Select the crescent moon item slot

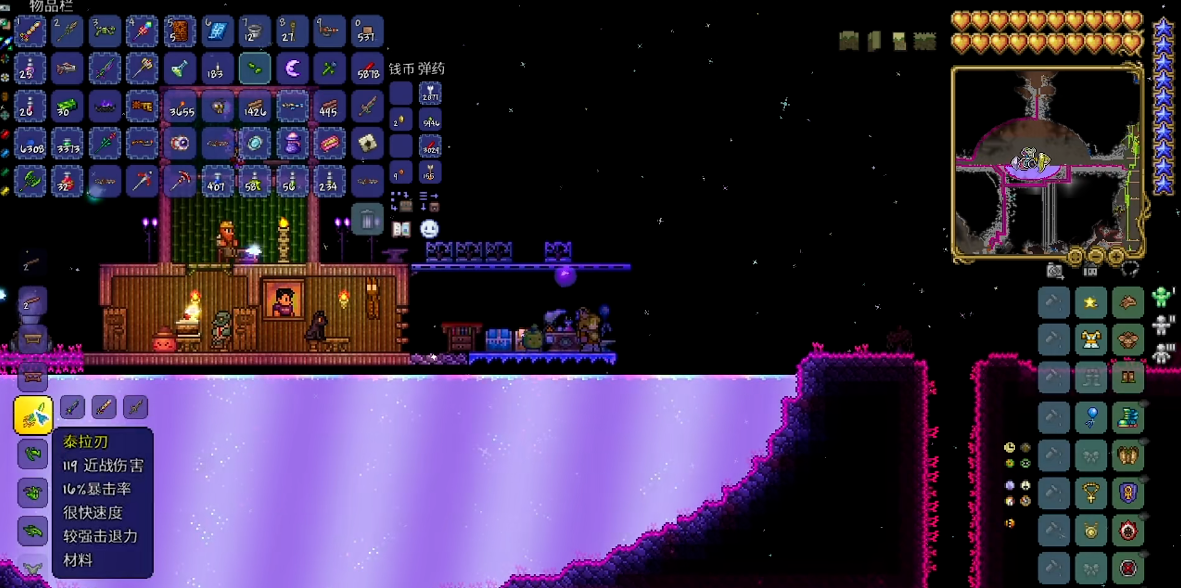[292, 69]
